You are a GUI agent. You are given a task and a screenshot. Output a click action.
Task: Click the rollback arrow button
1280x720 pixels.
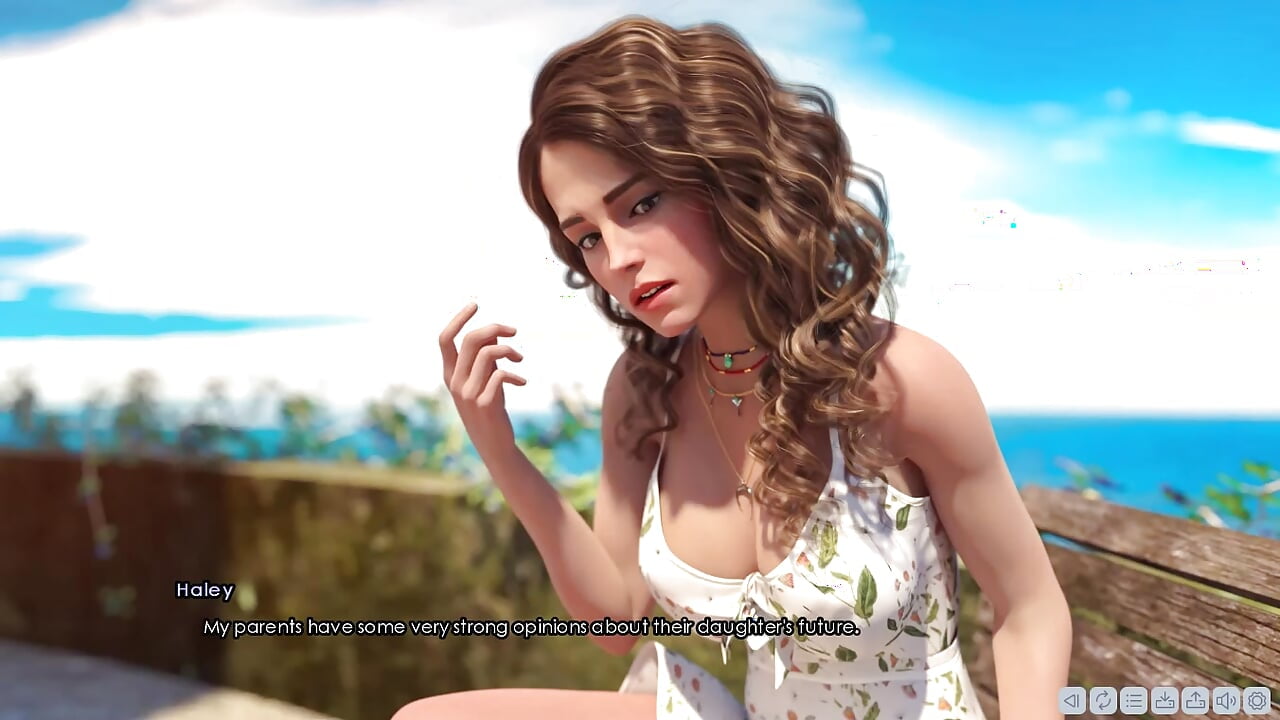(1072, 700)
